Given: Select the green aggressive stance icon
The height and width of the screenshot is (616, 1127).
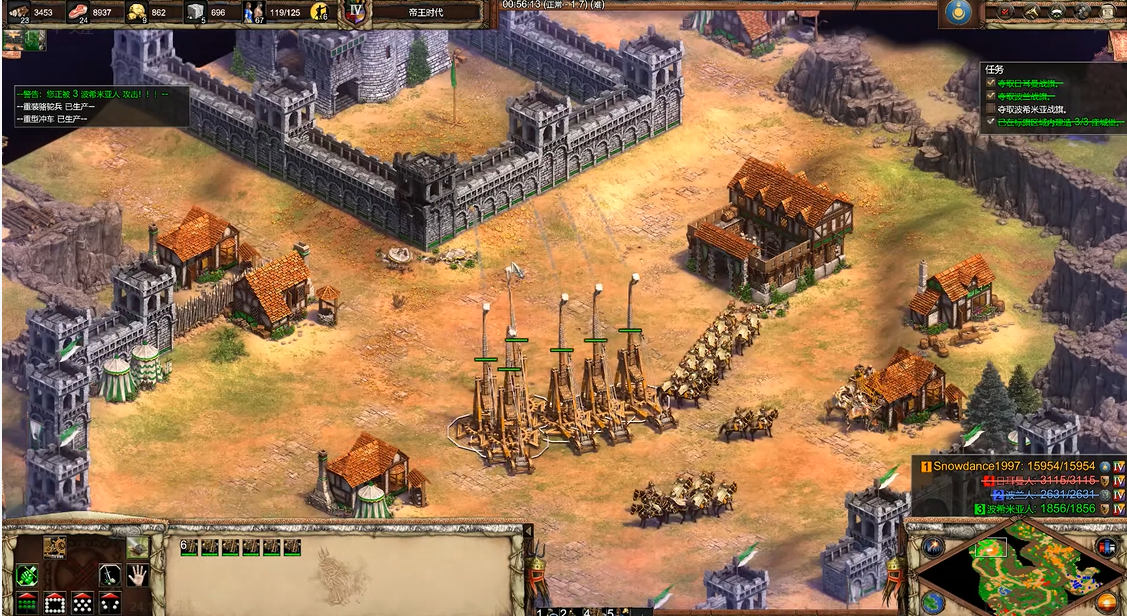Looking at the screenshot, I should click(x=26, y=575).
